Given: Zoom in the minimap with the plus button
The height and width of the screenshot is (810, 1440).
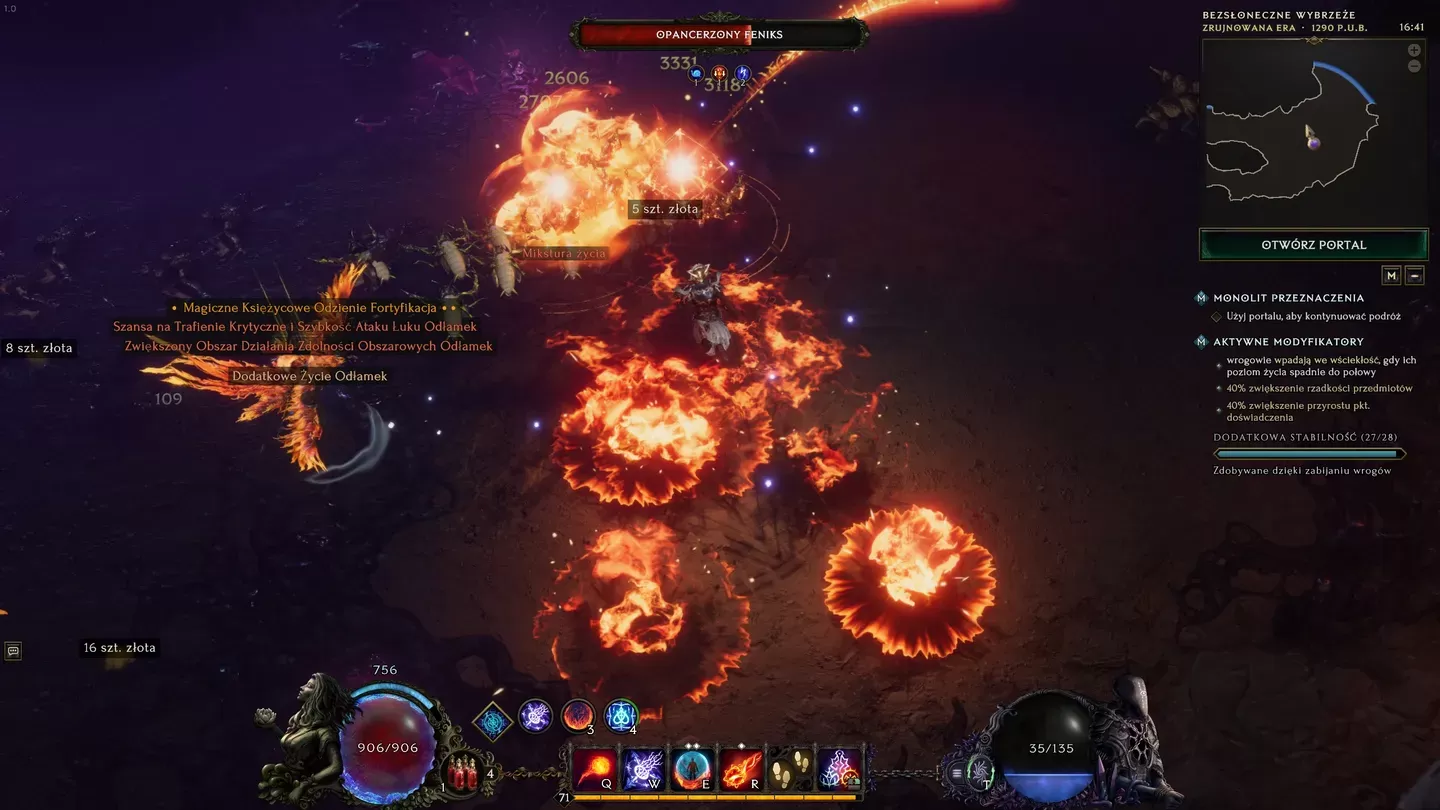Looking at the screenshot, I should click(x=1414, y=50).
